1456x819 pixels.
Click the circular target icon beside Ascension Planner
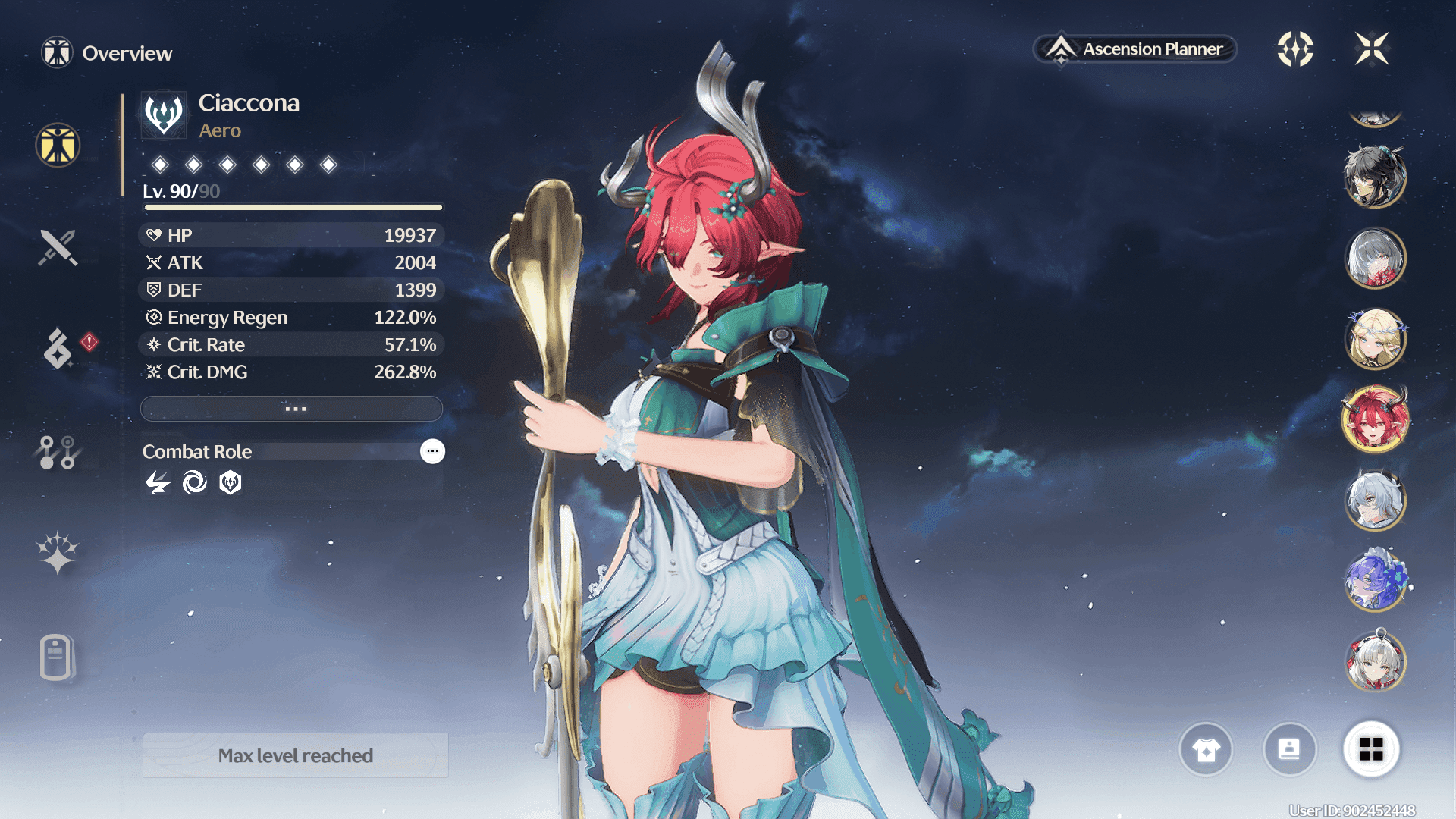click(1295, 49)
